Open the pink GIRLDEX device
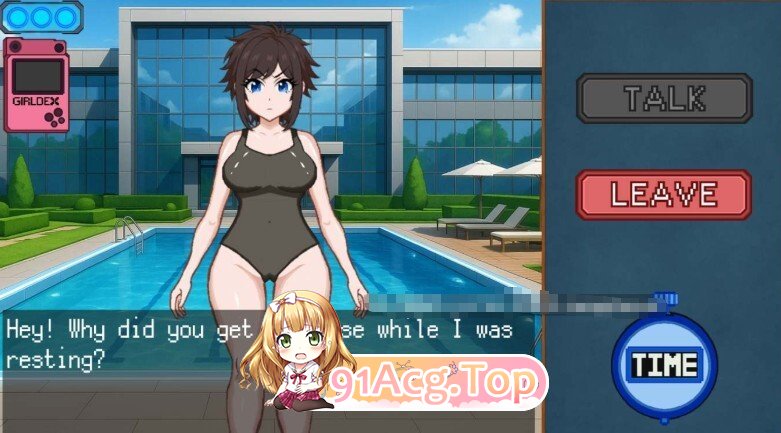 coord(37,86)
